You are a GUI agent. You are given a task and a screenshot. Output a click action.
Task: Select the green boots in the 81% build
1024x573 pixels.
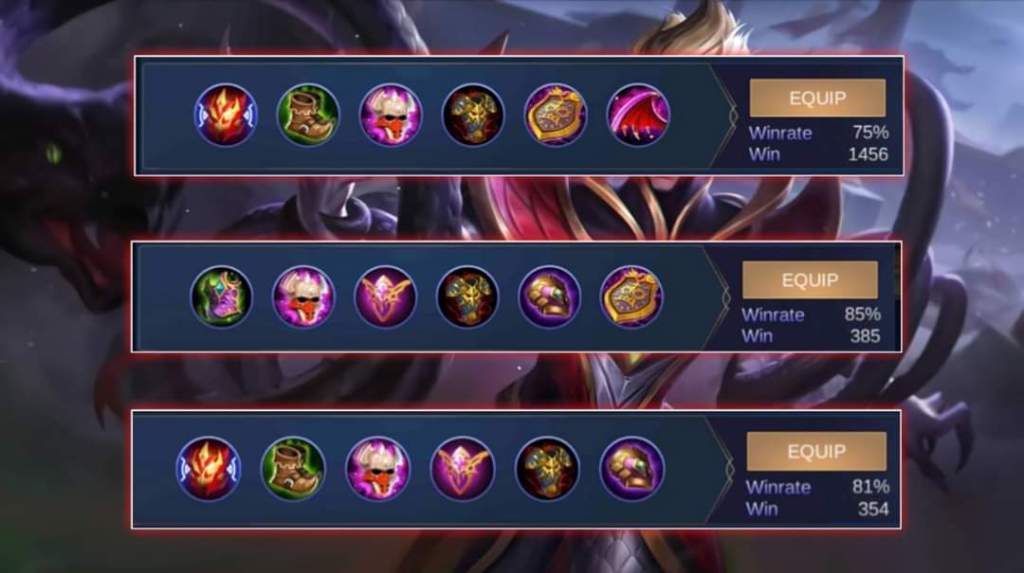[x=293, y=468]
